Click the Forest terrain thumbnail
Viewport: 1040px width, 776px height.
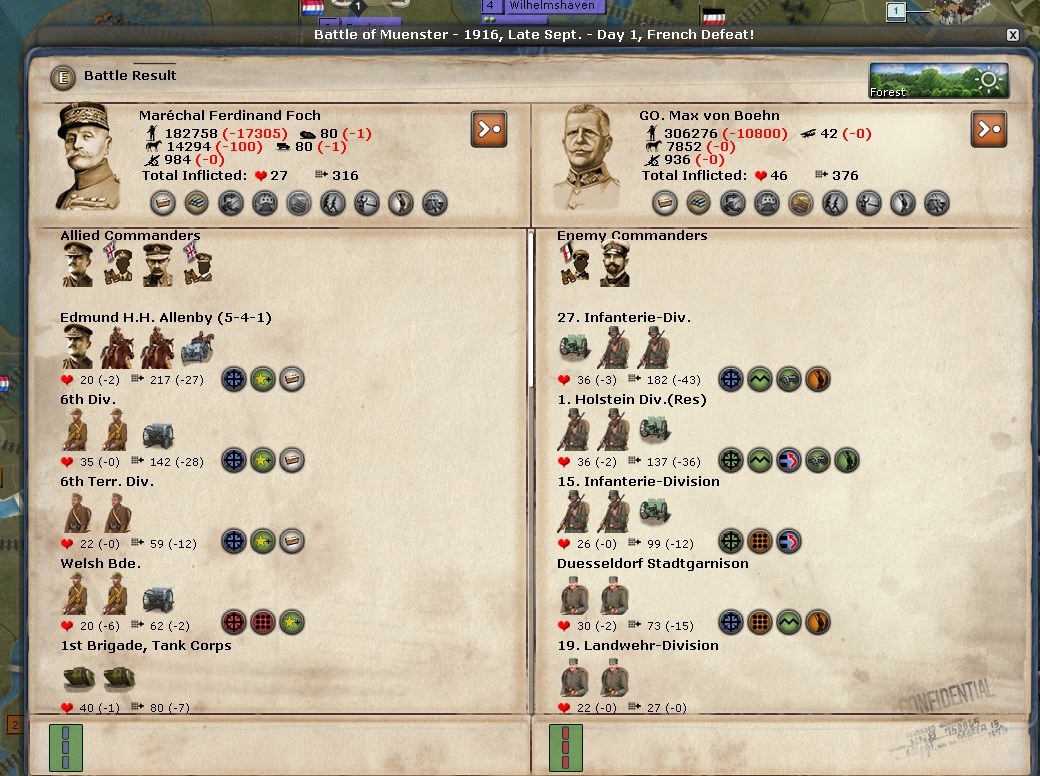(938, 81)
